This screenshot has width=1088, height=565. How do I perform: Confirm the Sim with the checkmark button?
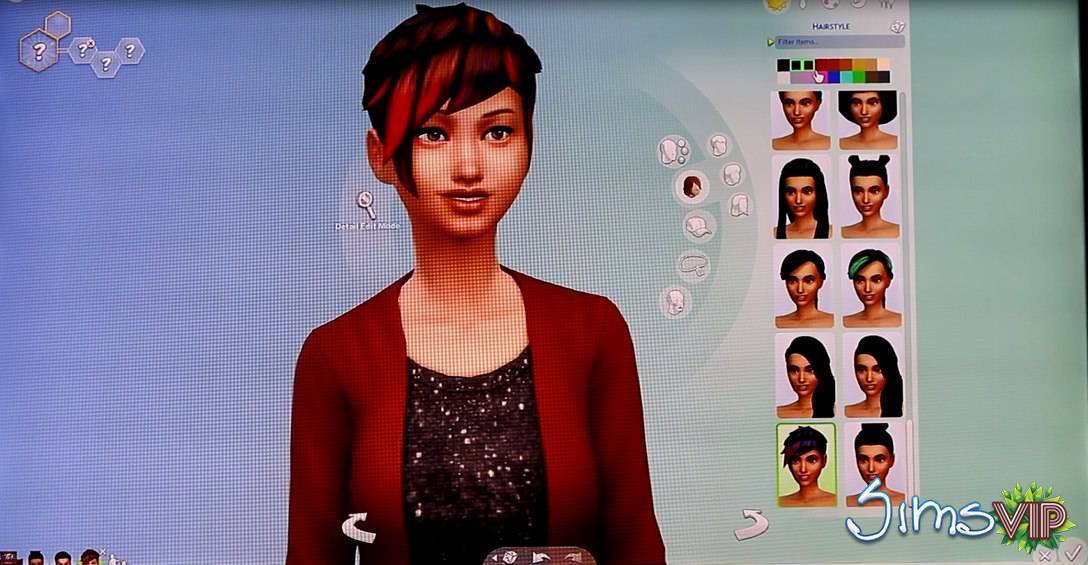click(1073, 552)
